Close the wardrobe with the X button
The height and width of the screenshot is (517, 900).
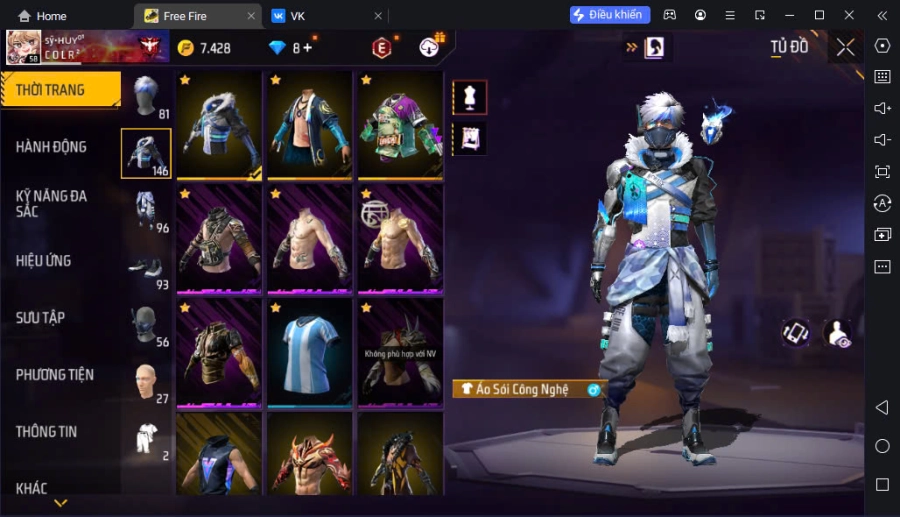click(x=846, y=47)
